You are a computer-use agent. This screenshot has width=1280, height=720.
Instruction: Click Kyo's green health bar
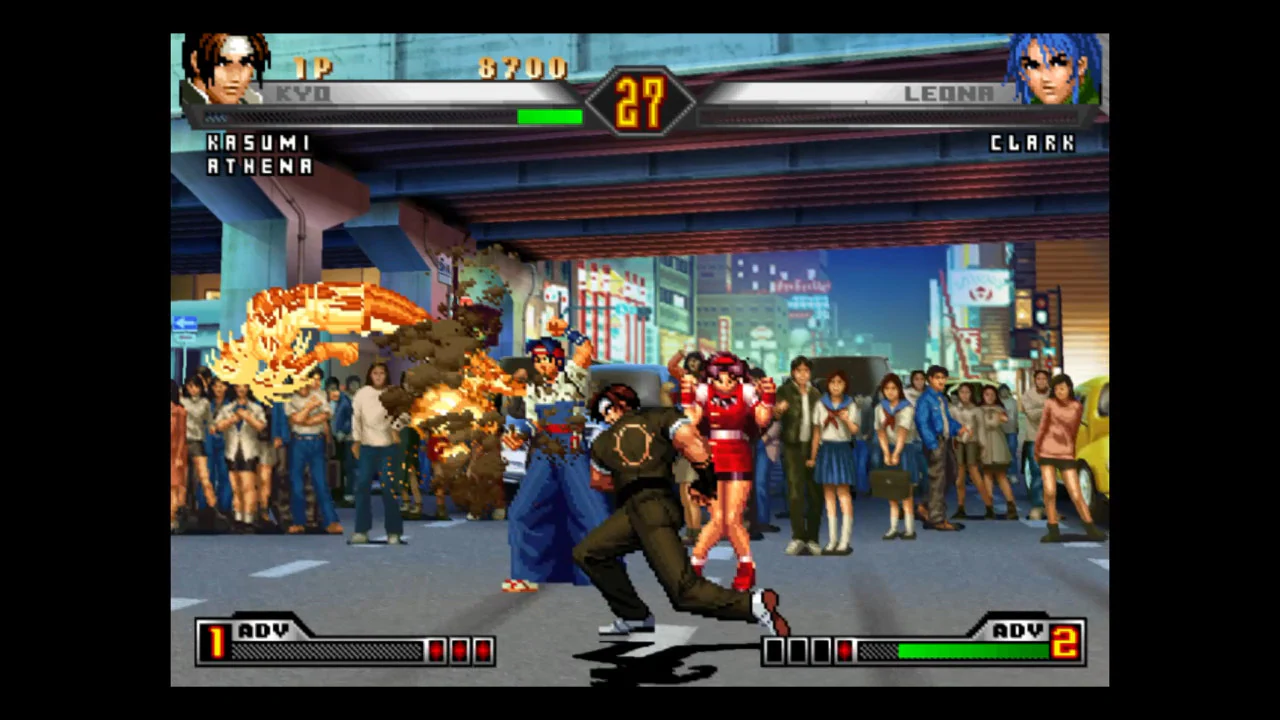point(548,117)
